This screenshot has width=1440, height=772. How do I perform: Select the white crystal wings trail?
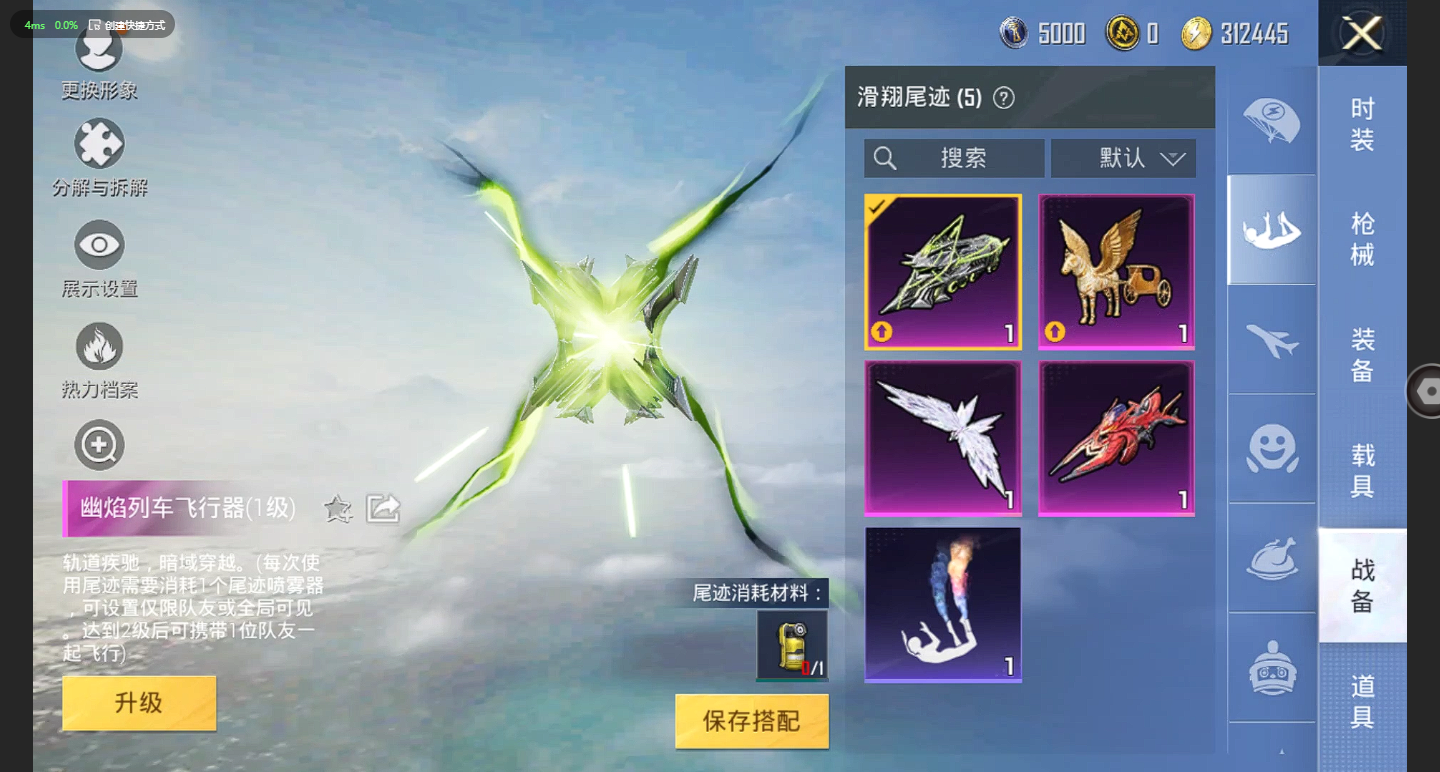[943, 438]
